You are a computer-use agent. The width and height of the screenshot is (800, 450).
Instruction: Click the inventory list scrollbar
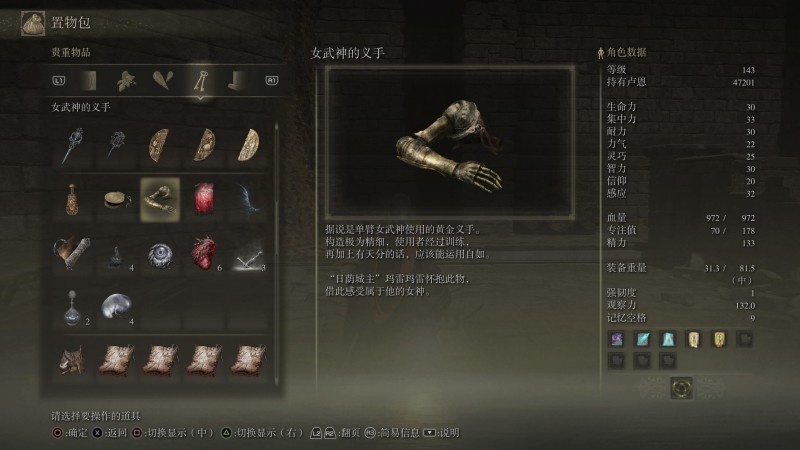click(x=277, y=250)
